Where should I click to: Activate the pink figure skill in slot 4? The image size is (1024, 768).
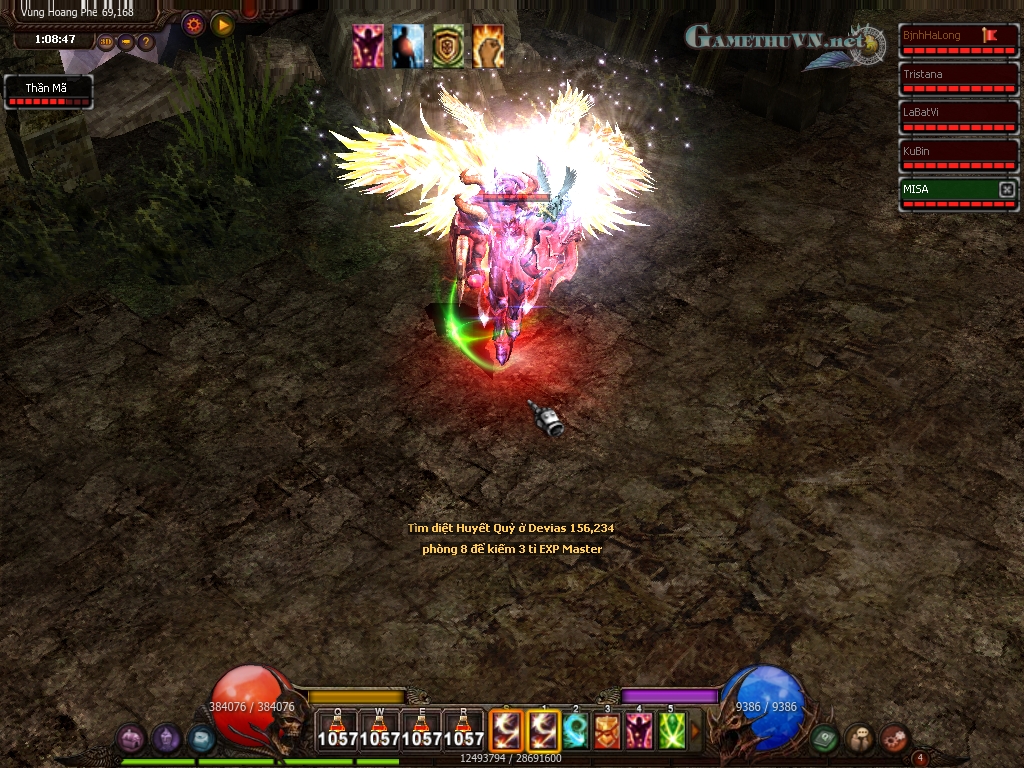coord(639,731)
